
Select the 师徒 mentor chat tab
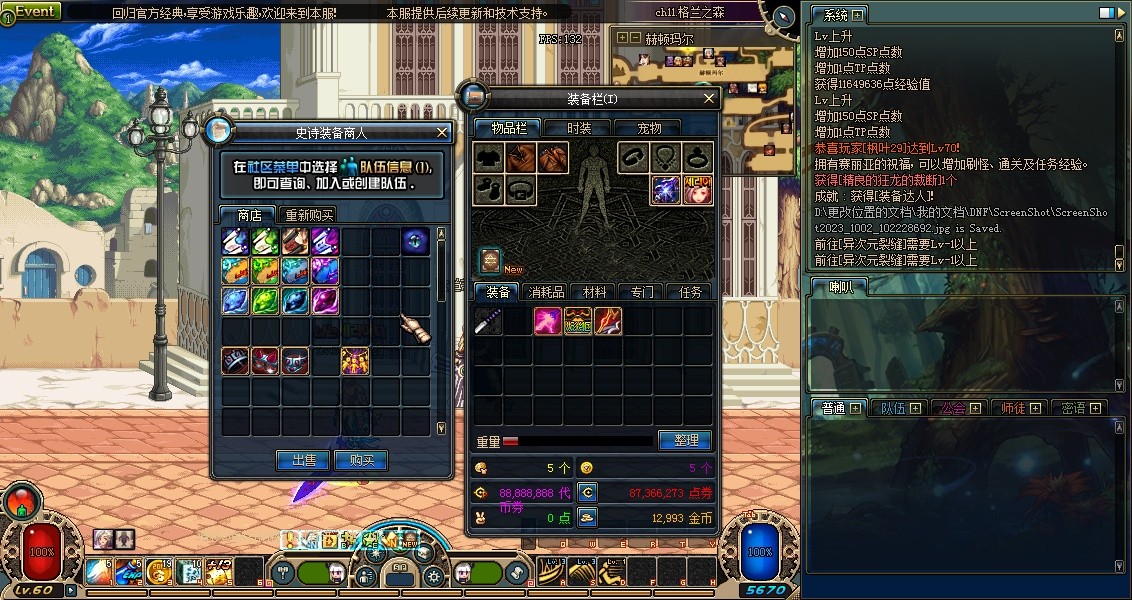[1014, 408]
